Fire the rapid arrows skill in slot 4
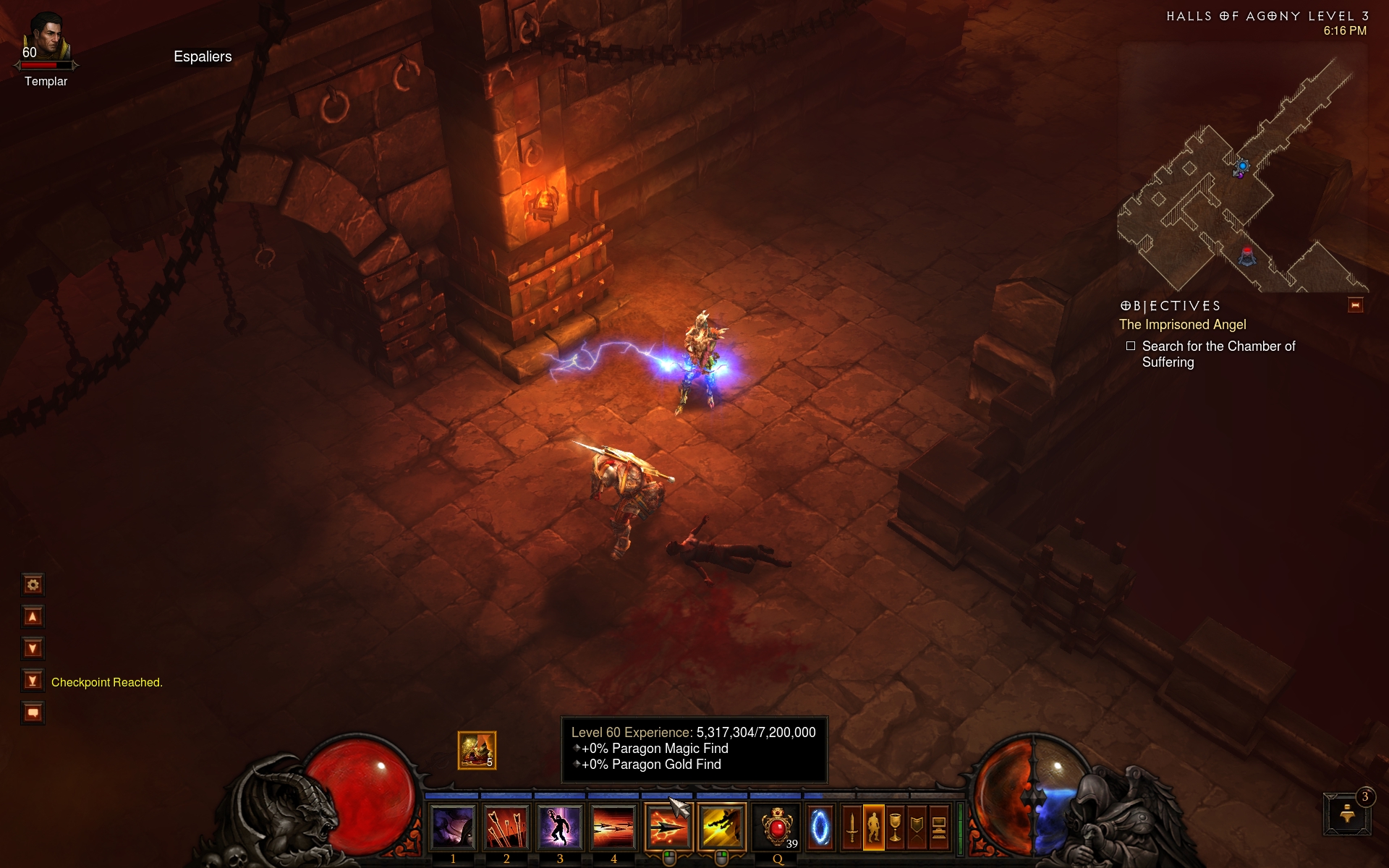1389x868 pixels. (613, 827)
